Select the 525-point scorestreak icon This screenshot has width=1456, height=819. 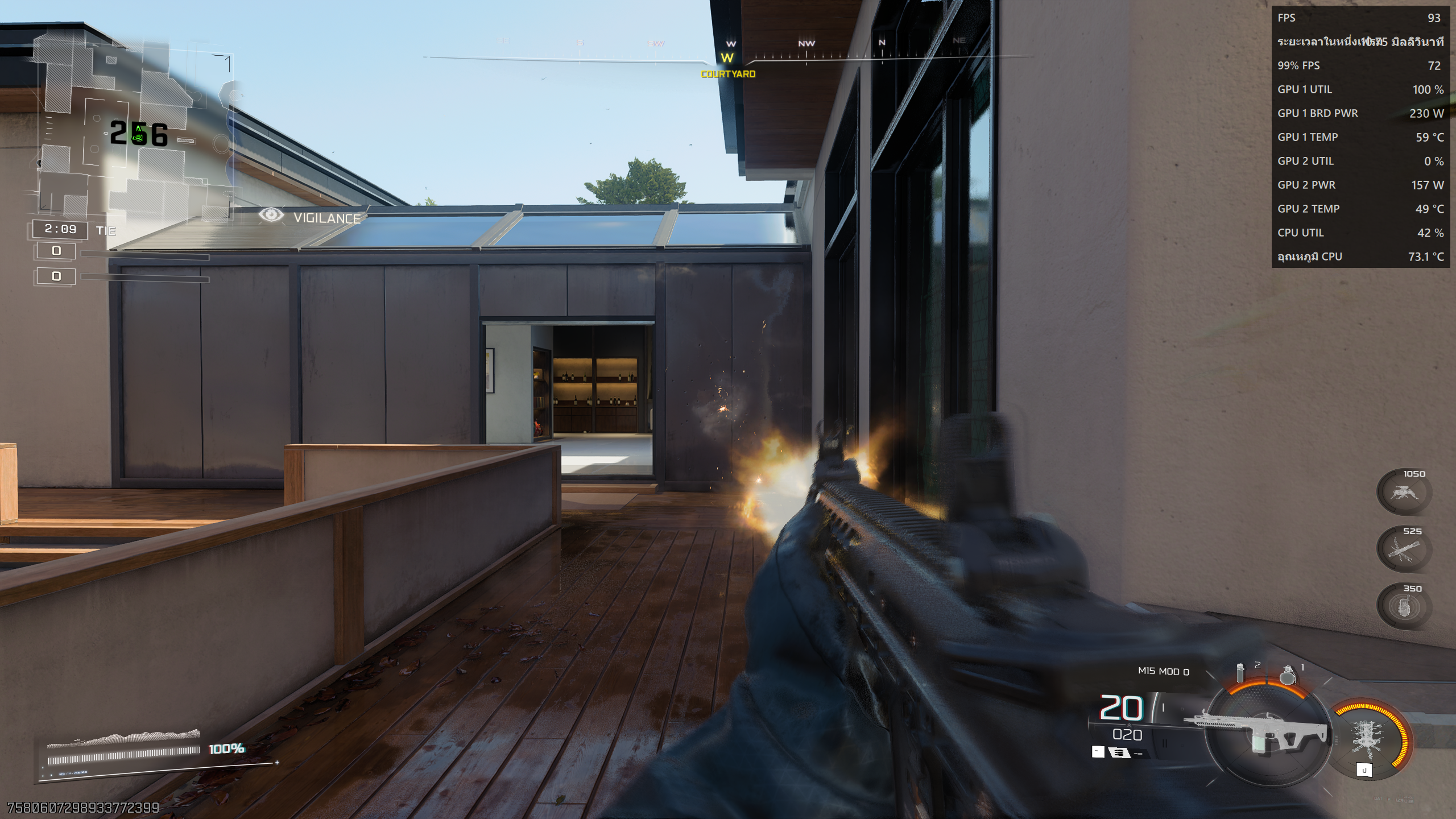1403,549
